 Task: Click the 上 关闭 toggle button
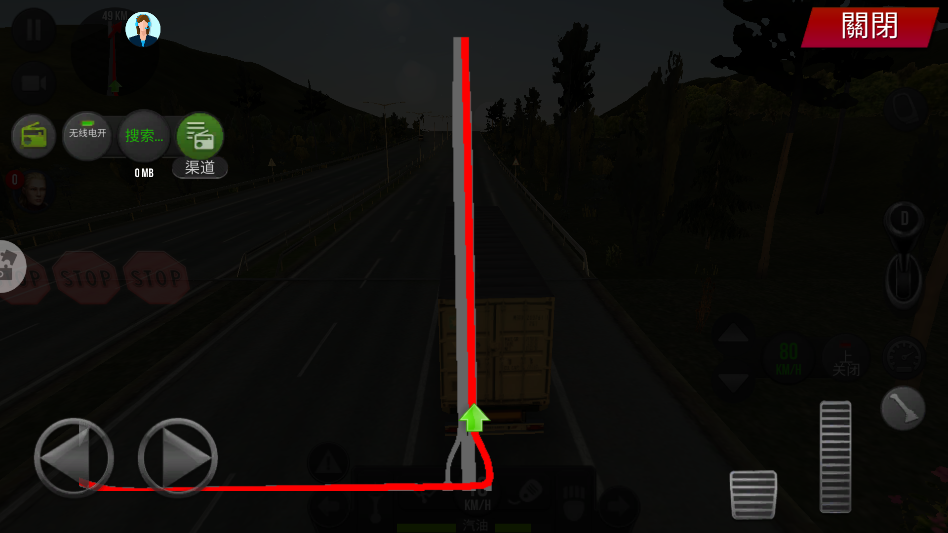click(x=846, y=358)
